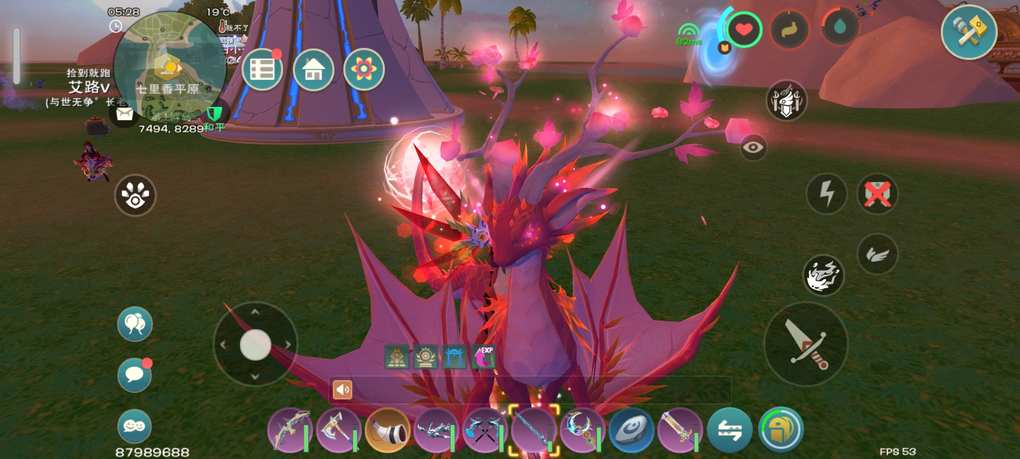Select the battle axe hotbar slot
Screen dimensions: 1020x459
click(338, 430)
